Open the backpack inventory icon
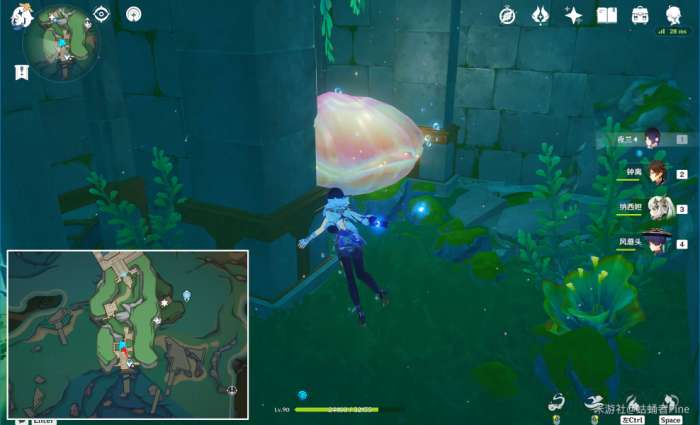Screen dimensions: 700x425 point(640,15)
